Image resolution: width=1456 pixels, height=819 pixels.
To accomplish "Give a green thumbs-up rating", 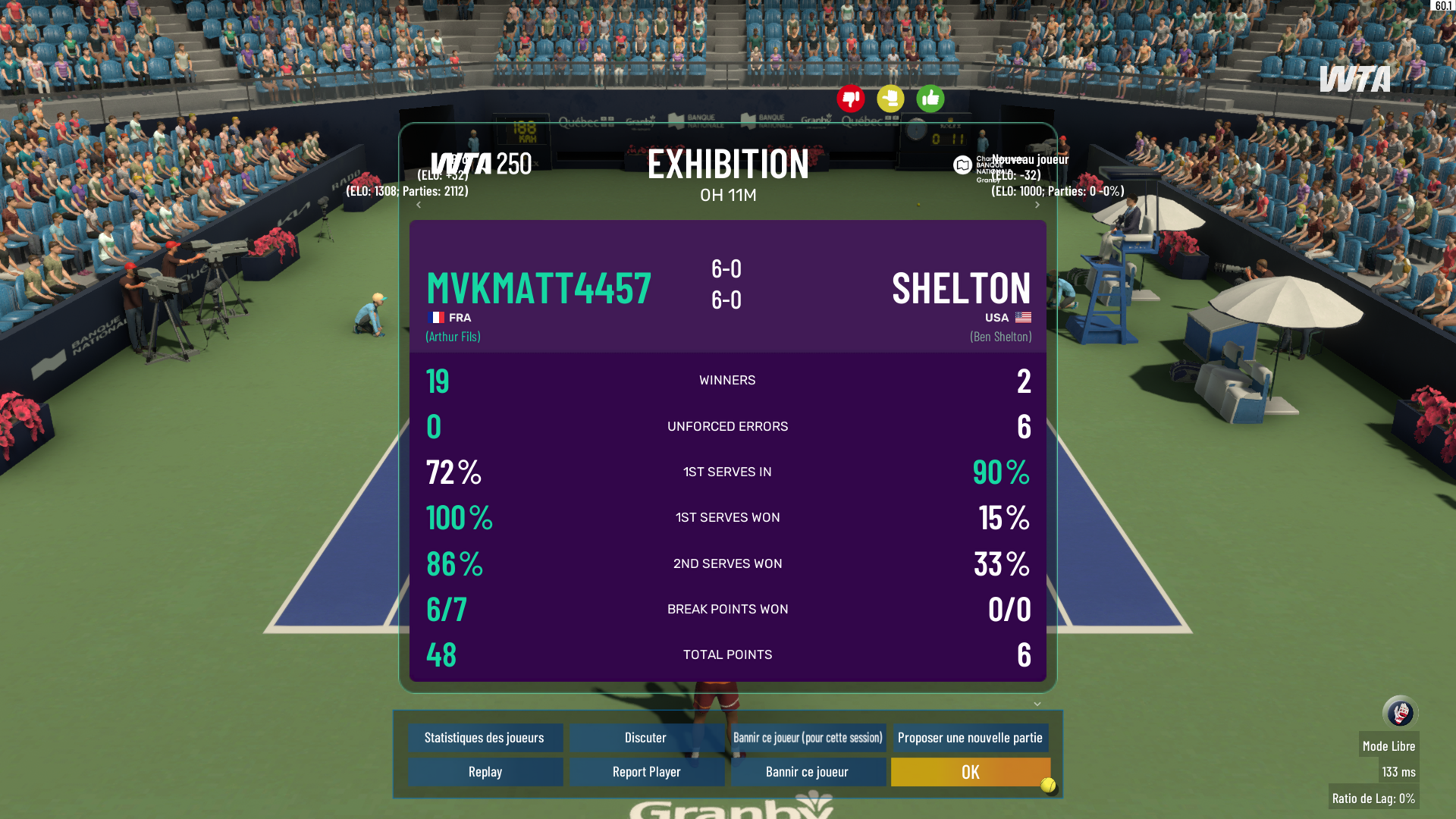I will click(x=930, y=99).
